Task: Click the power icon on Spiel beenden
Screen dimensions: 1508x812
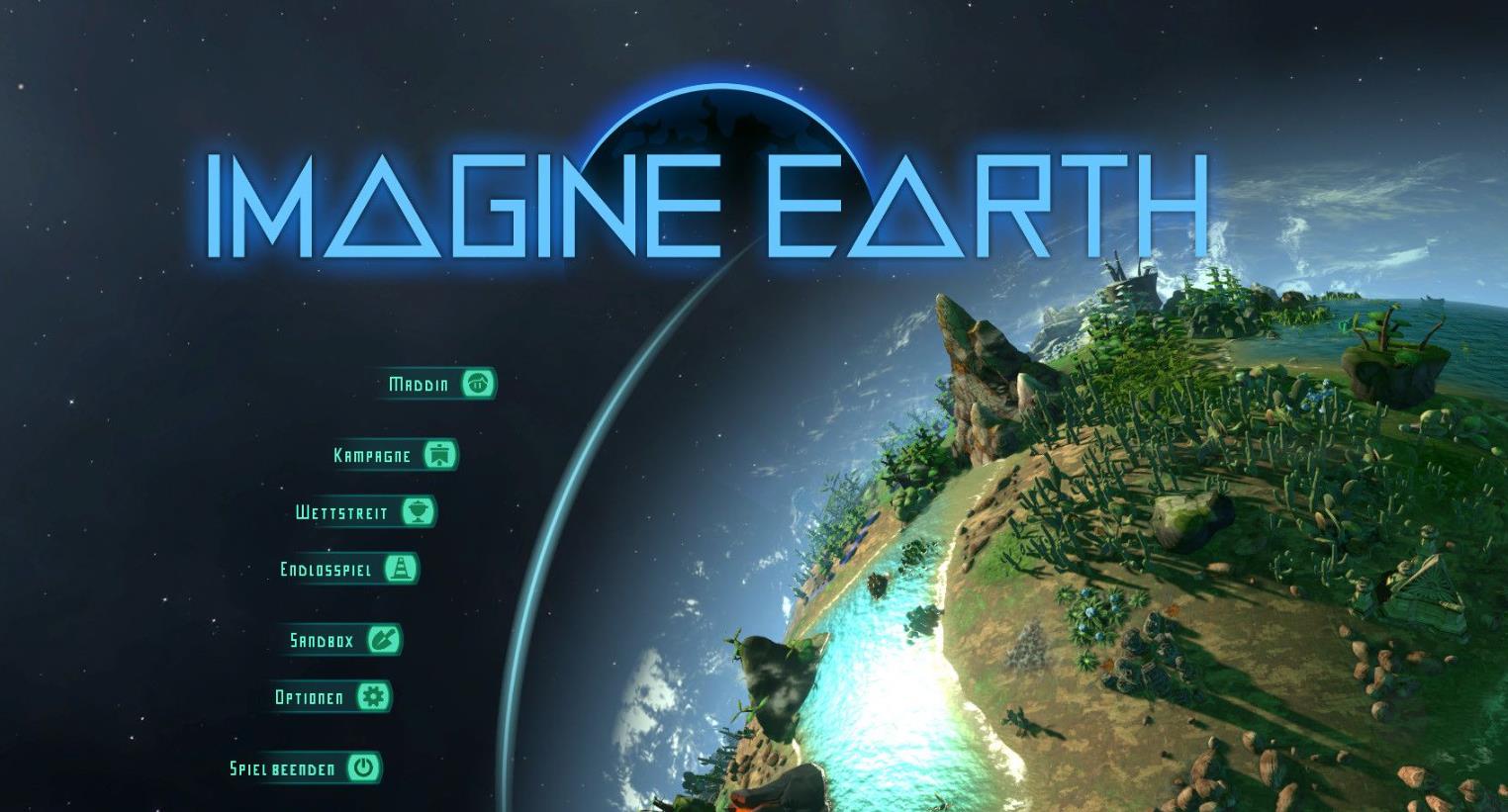Action: (363, 767)
